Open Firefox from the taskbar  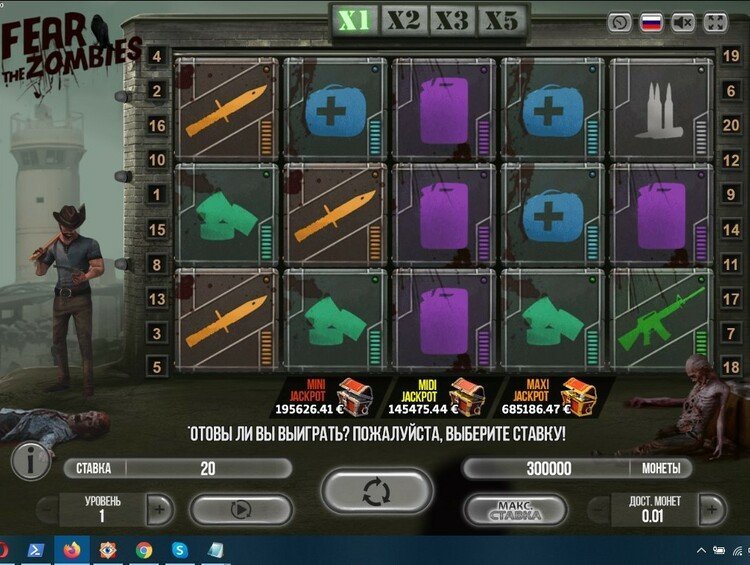click(71, 550)
